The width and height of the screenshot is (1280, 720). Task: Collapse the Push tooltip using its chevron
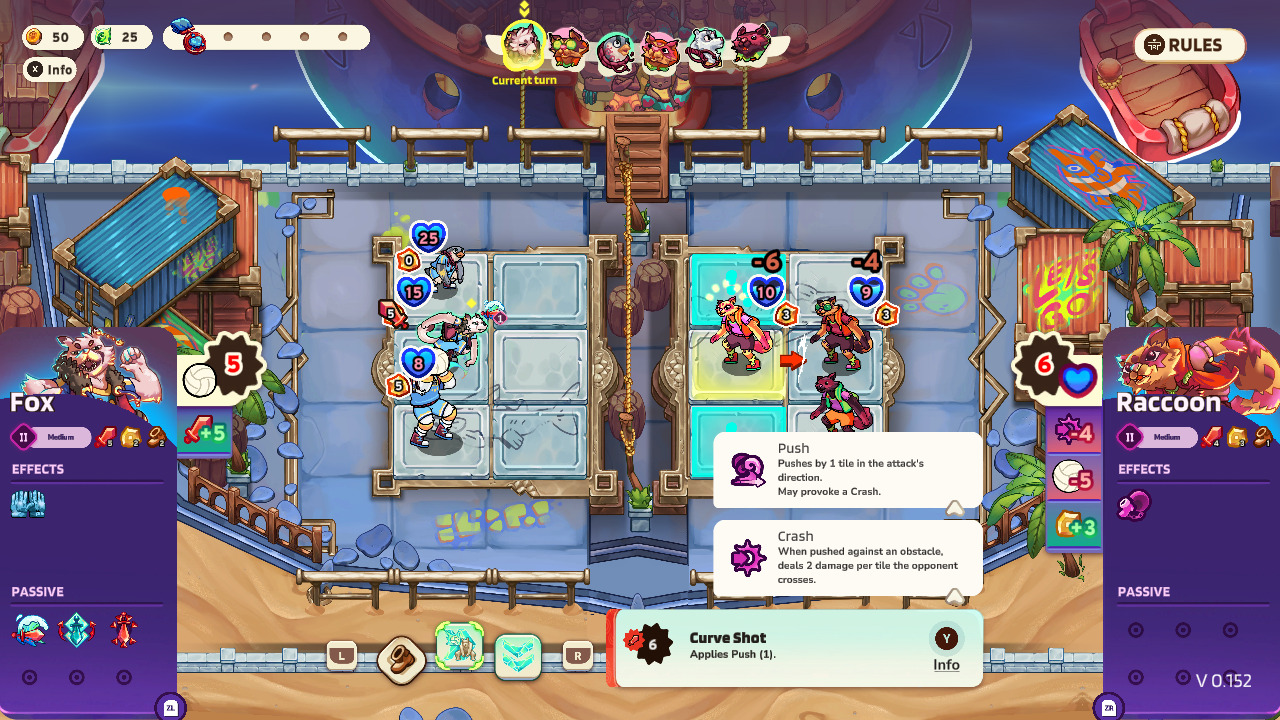click(x=955, y=508)
